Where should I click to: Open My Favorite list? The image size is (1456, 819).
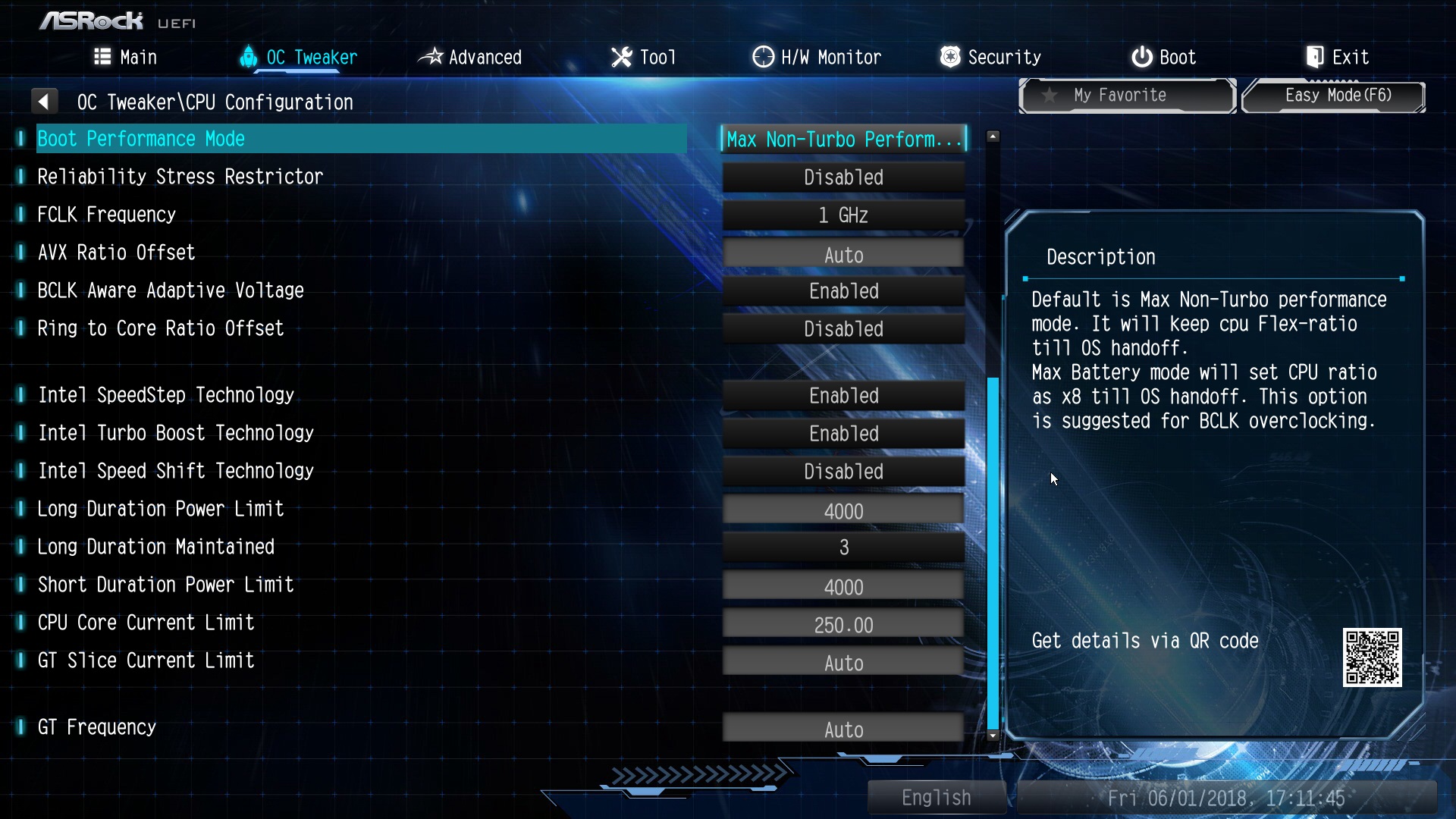click(1127, 96)
